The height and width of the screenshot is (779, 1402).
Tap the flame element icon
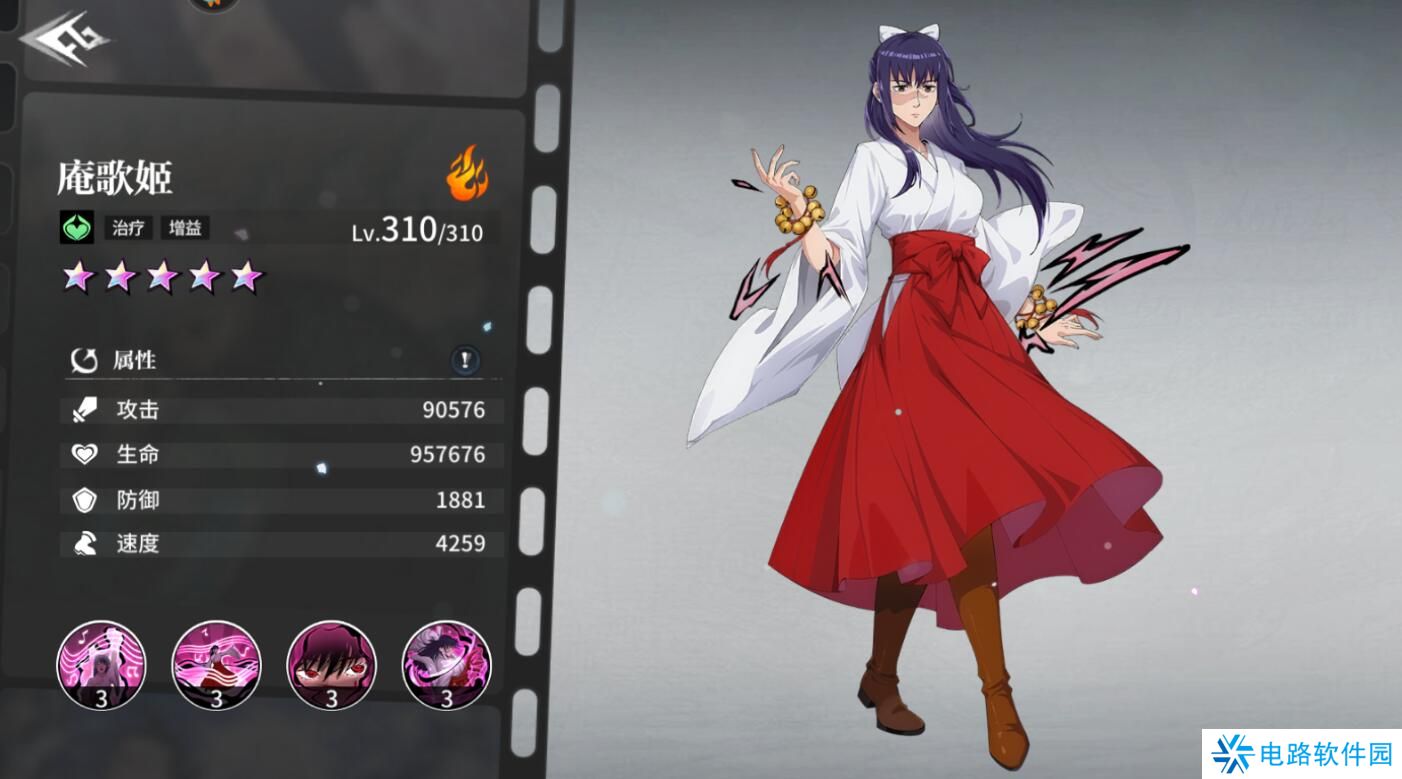[x=466, y=173]
